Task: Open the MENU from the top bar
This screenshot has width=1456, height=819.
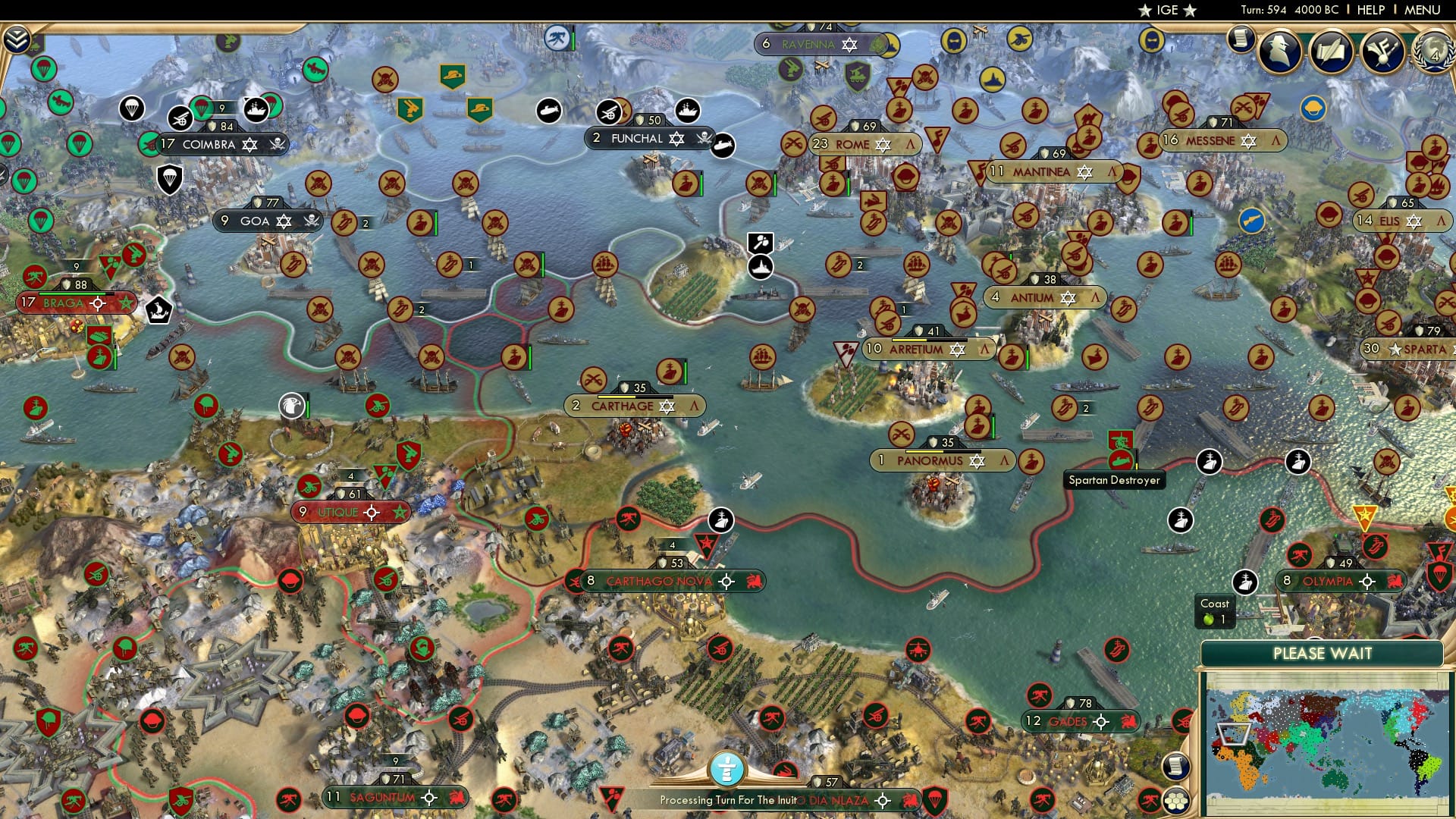Action: coord(1423,10)
